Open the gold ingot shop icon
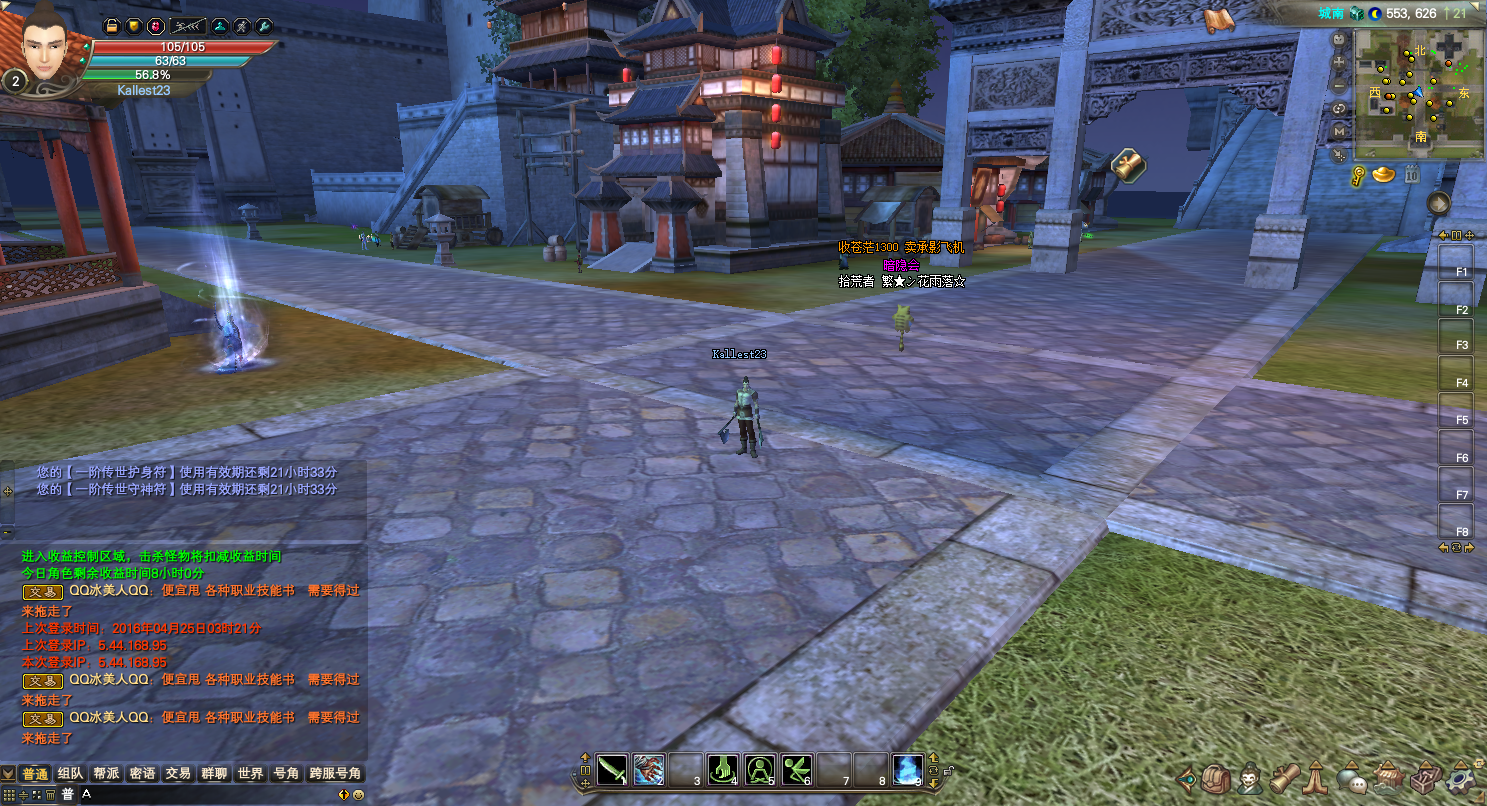This screenshot has height=806, width=1487. click(1384, 175)
